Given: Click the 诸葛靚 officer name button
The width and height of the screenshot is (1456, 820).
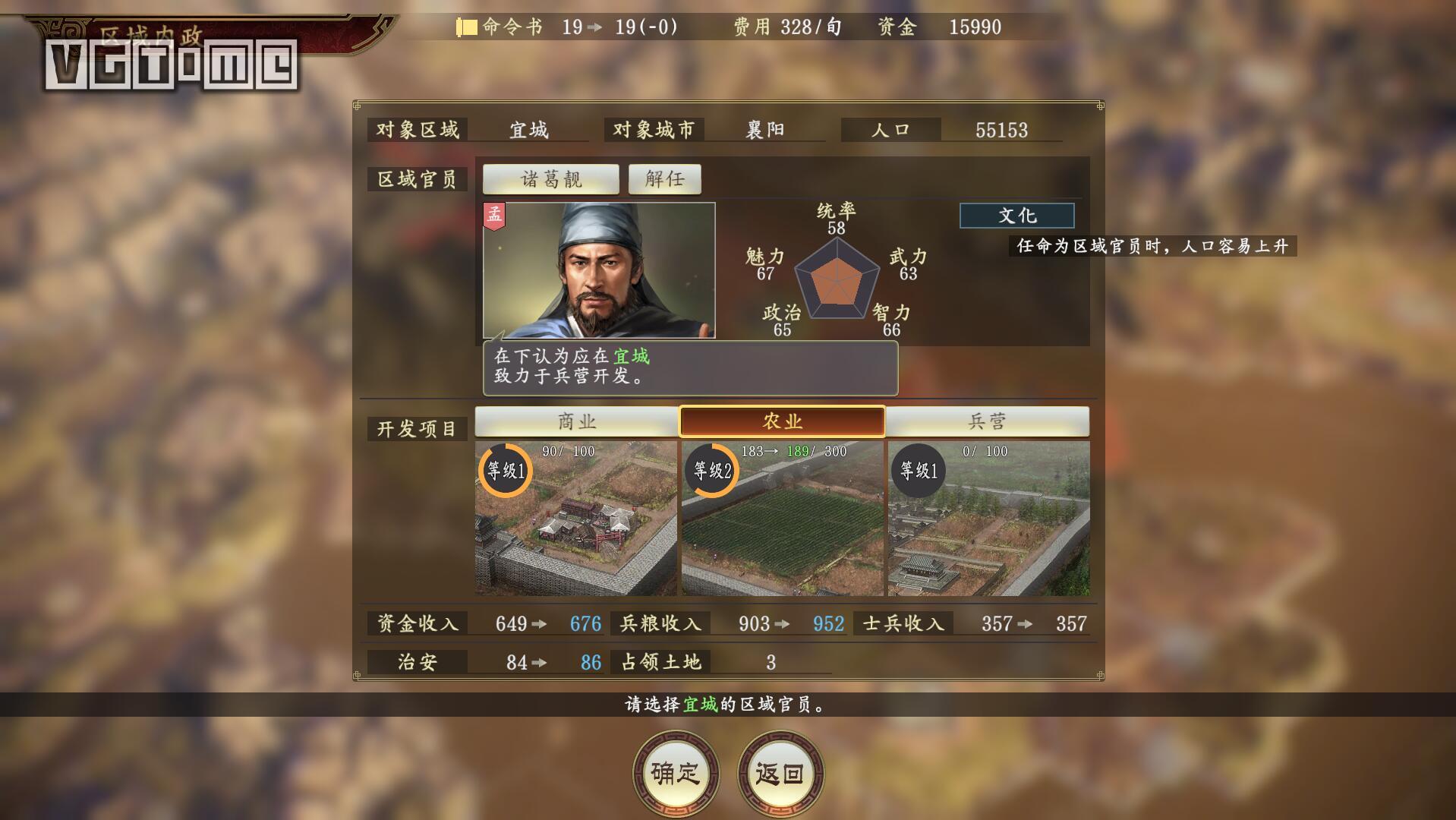Looking at the screenshot, I should click(x=550, y=178).
